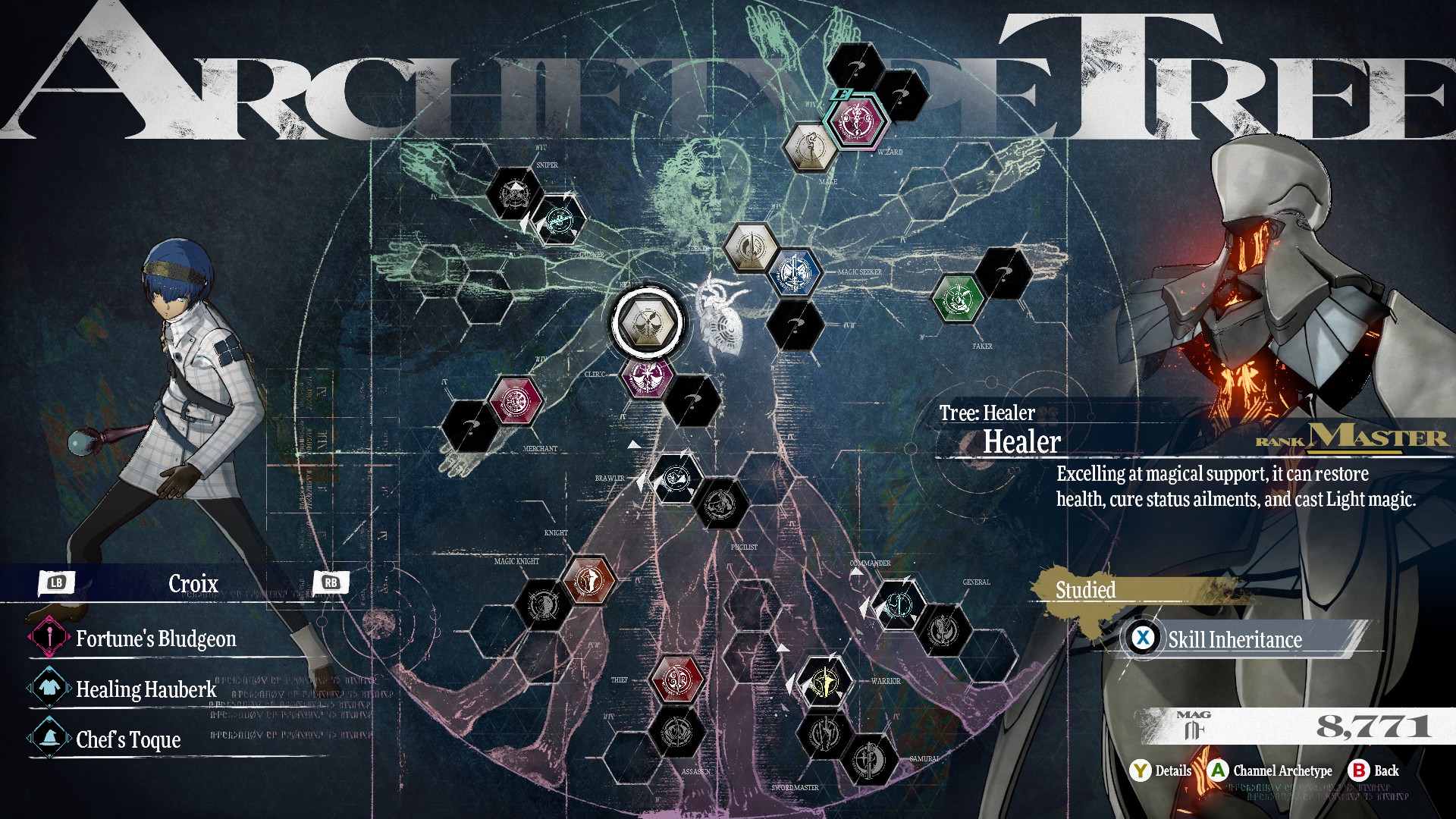Screen dimensions: 1456x819
Task: Choose the blue Magic Seeker hexagon
Action: pyautogui.click(x=795, y=271)
